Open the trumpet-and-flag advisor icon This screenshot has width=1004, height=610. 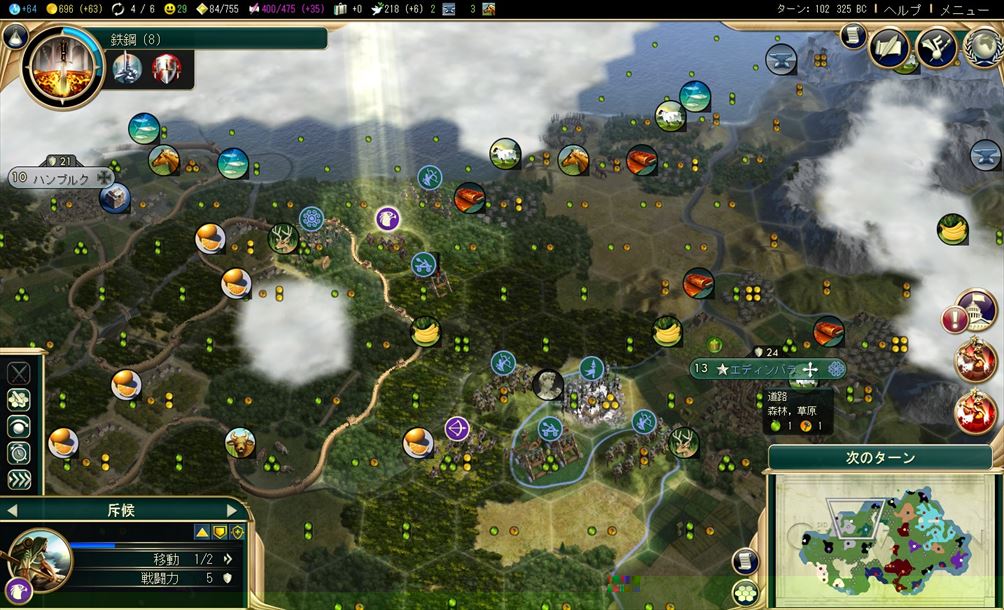click(x=936, y=48)
